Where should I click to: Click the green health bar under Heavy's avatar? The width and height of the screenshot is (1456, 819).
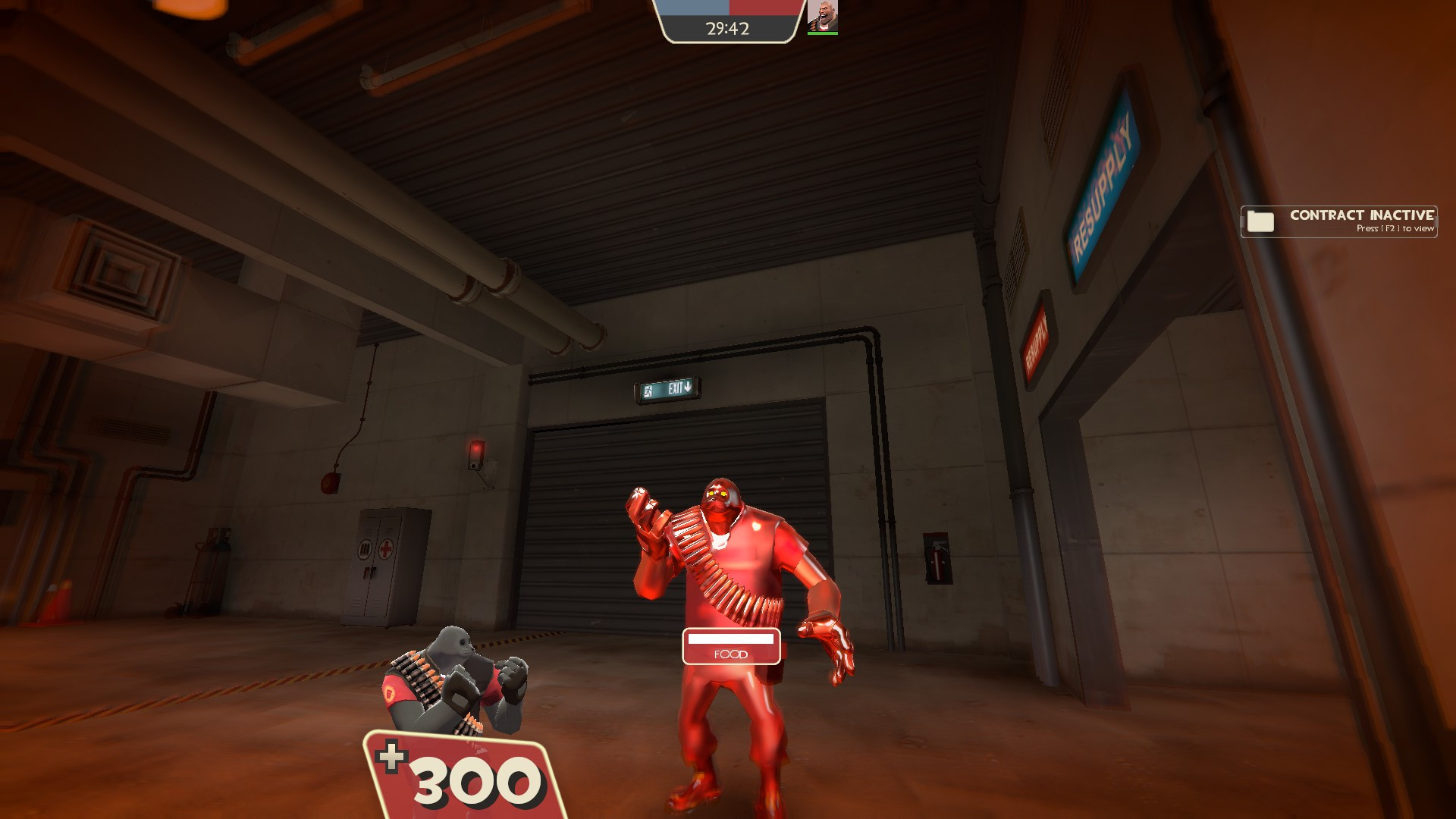coord(824,33)
